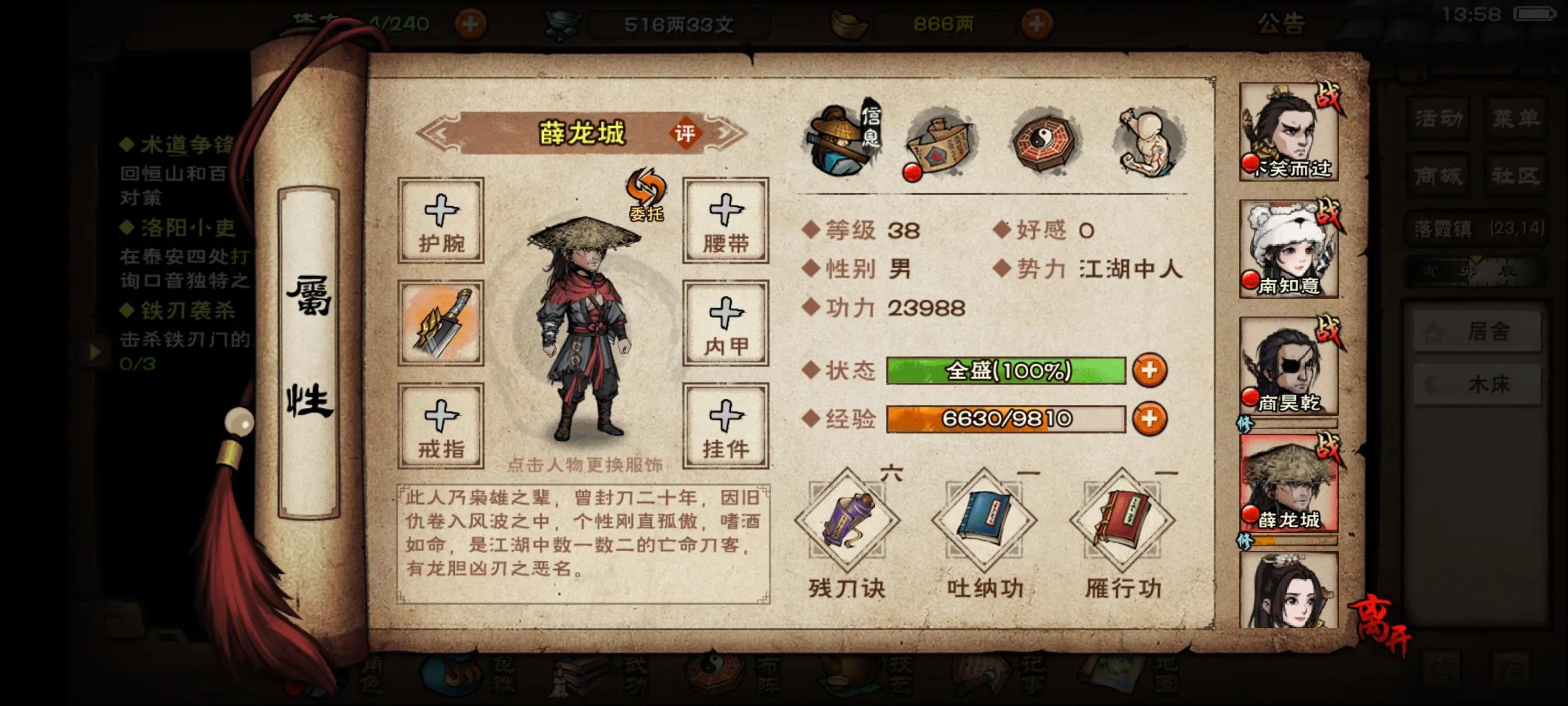Click the 评 review button beside the name
Image resolution: width=1568 pixels, height=706 pixels.
point(685,133)
